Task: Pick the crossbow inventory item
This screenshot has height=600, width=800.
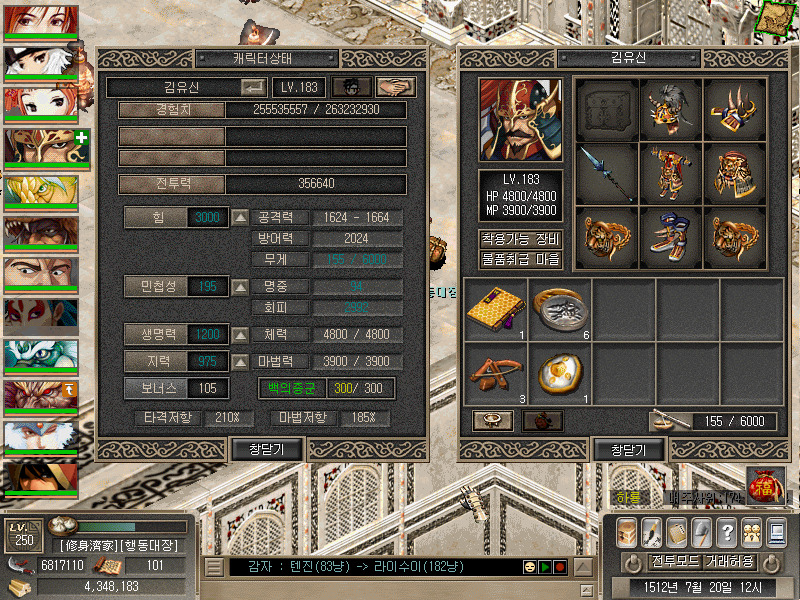Action: click(496, 373)
